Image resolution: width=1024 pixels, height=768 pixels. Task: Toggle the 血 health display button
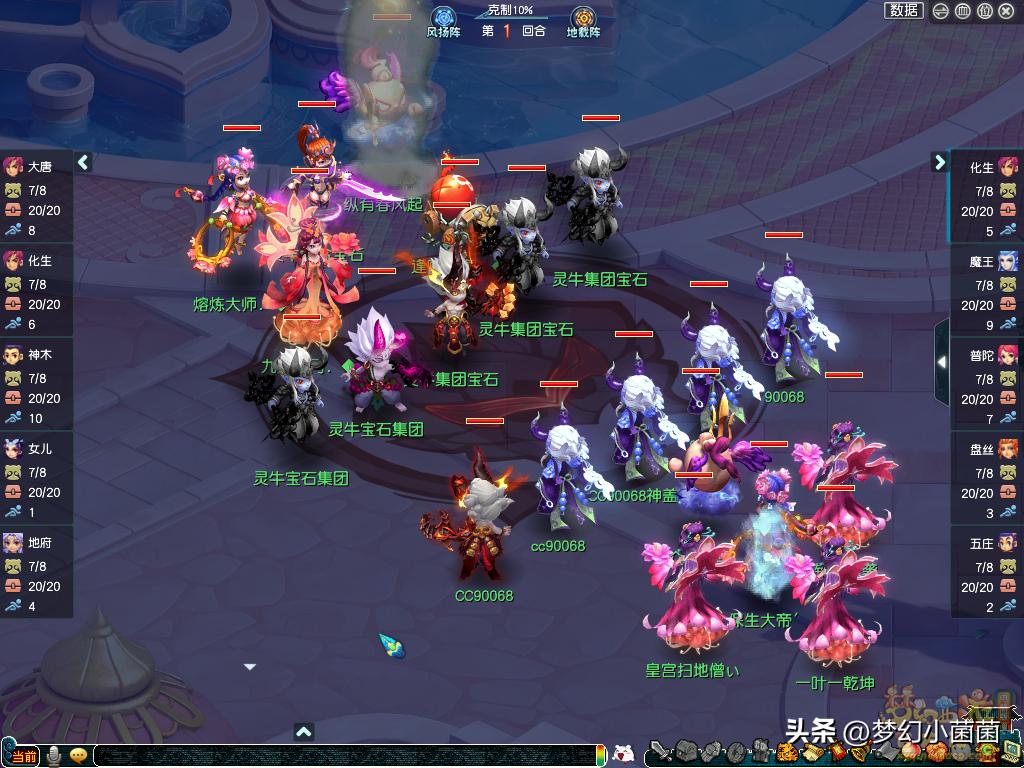point(962,11)
